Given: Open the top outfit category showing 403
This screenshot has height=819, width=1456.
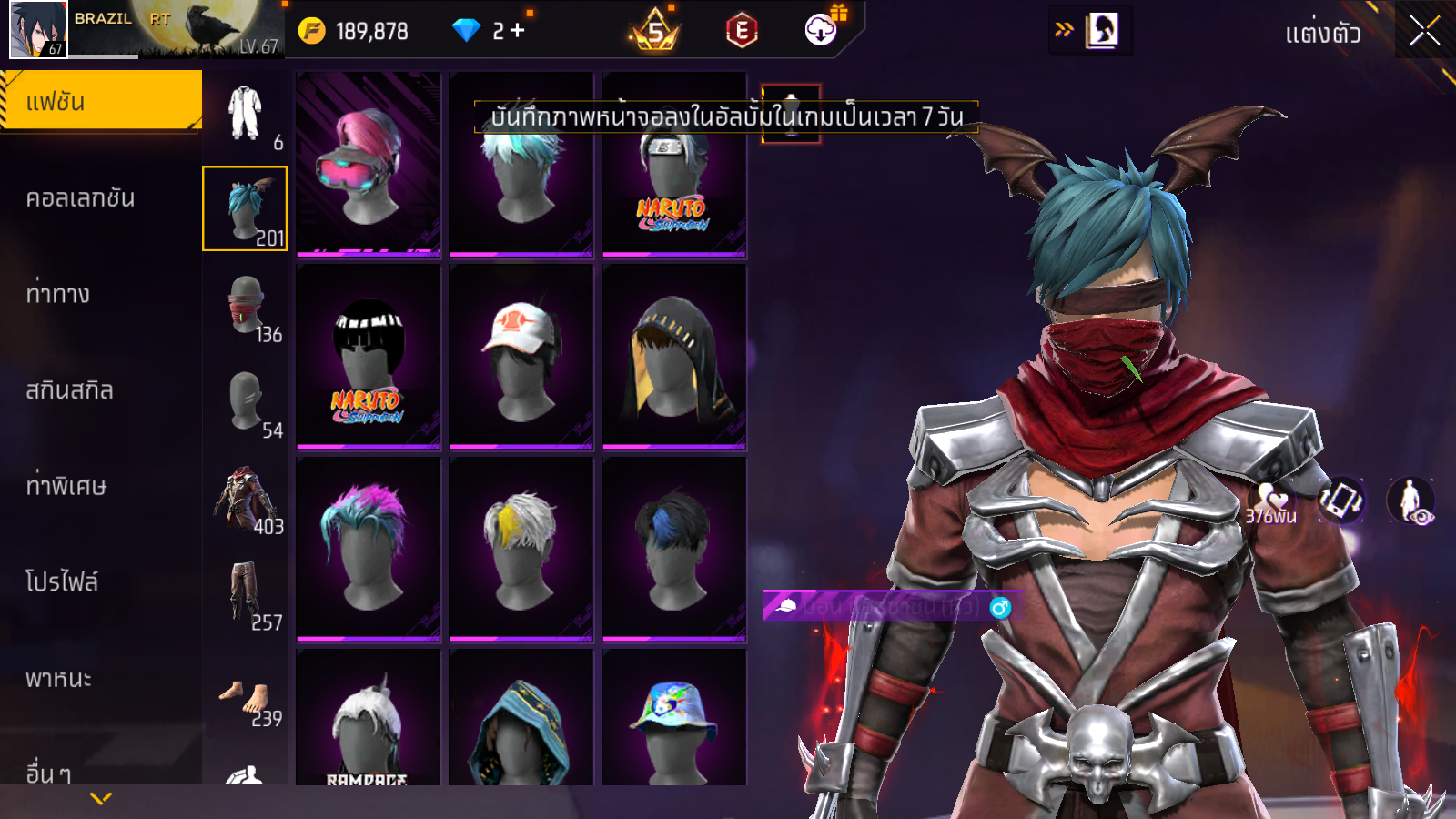Looking at the screenshot, I should (246, 500).
